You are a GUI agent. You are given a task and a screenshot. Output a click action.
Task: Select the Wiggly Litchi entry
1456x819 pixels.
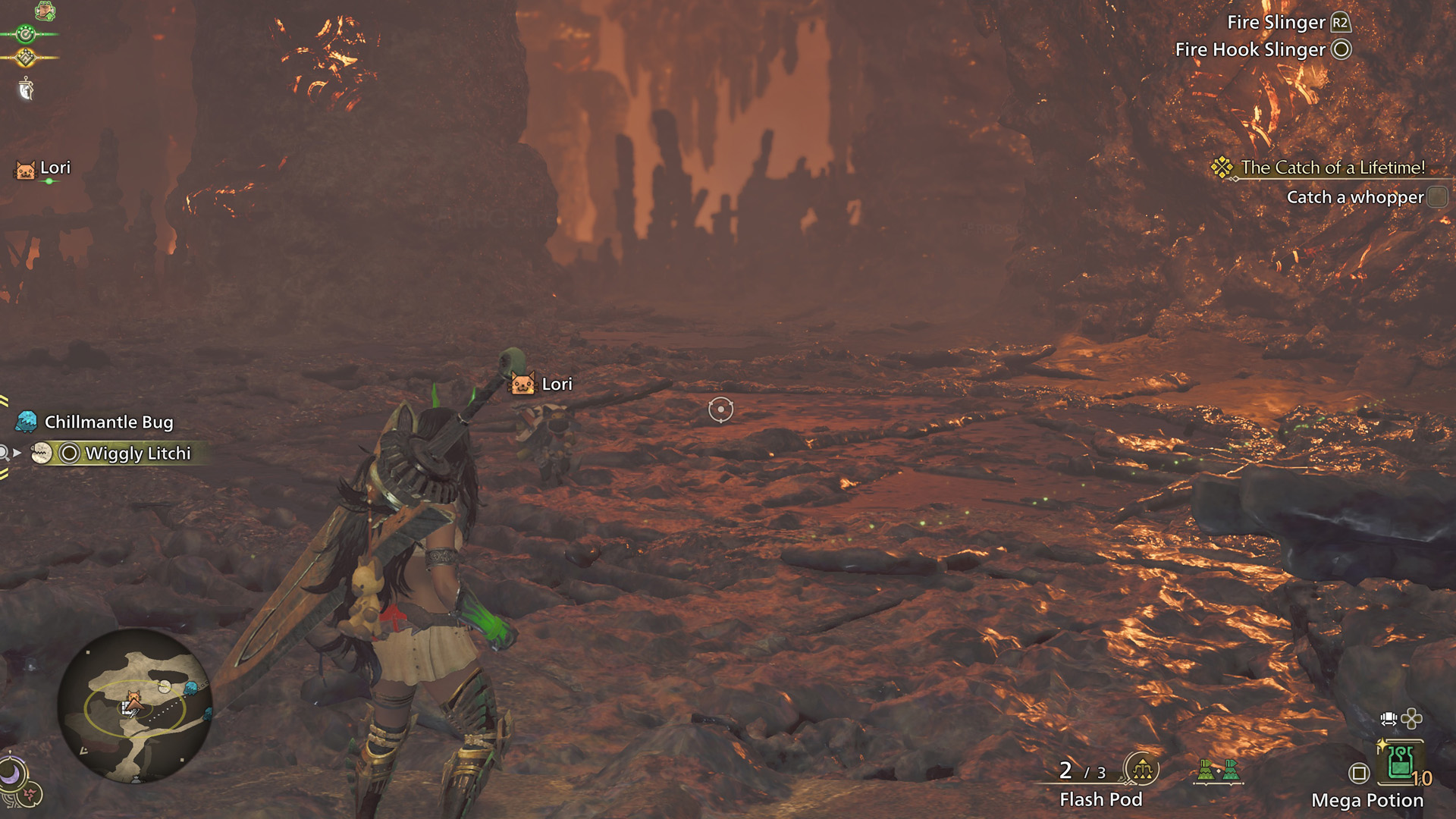point(136,453)
